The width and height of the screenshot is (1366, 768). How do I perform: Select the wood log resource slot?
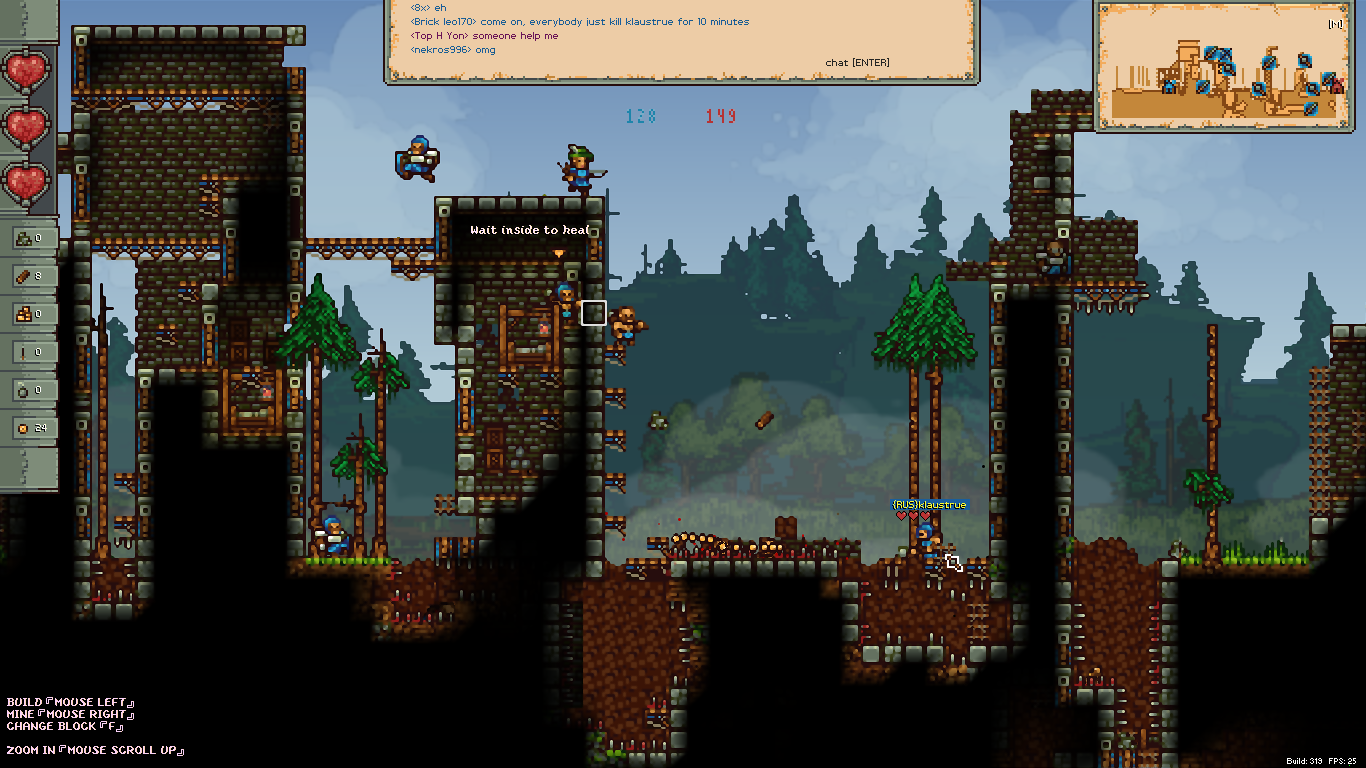[x=29, y=276]
